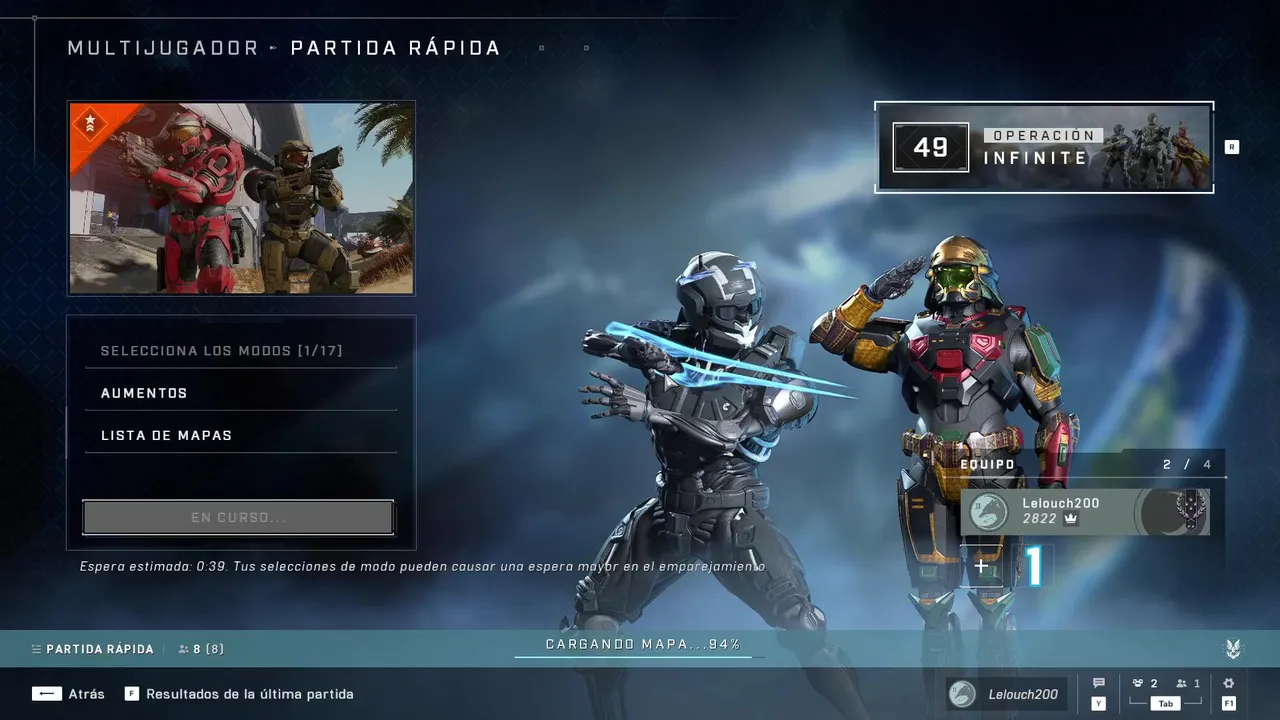1280x720 pixels.
Task: Select the Partida Rápida playlist thumbnail
Action: click(x=241, y=198)
